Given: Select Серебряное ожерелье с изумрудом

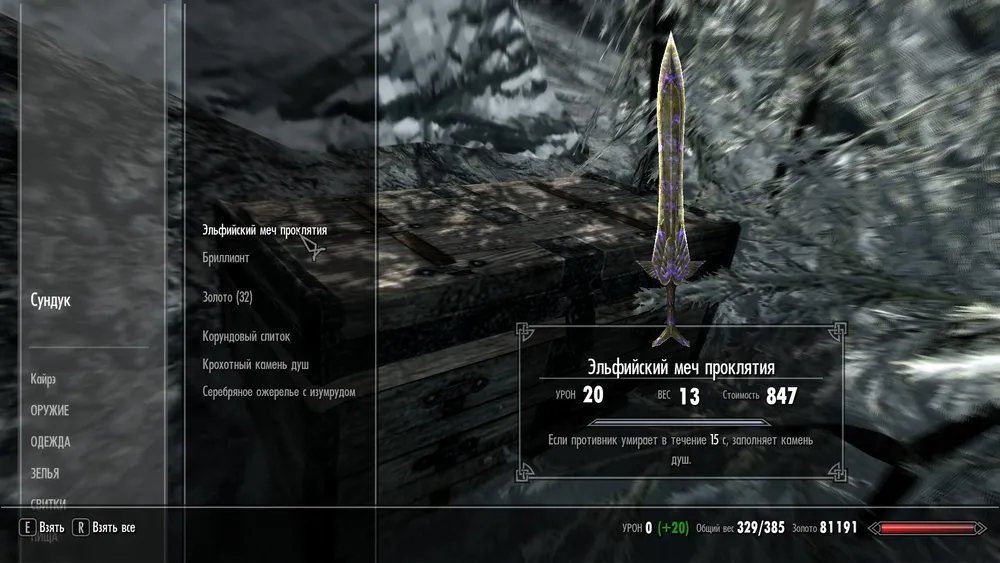Looking at the screenshot, I should point(279,392).
